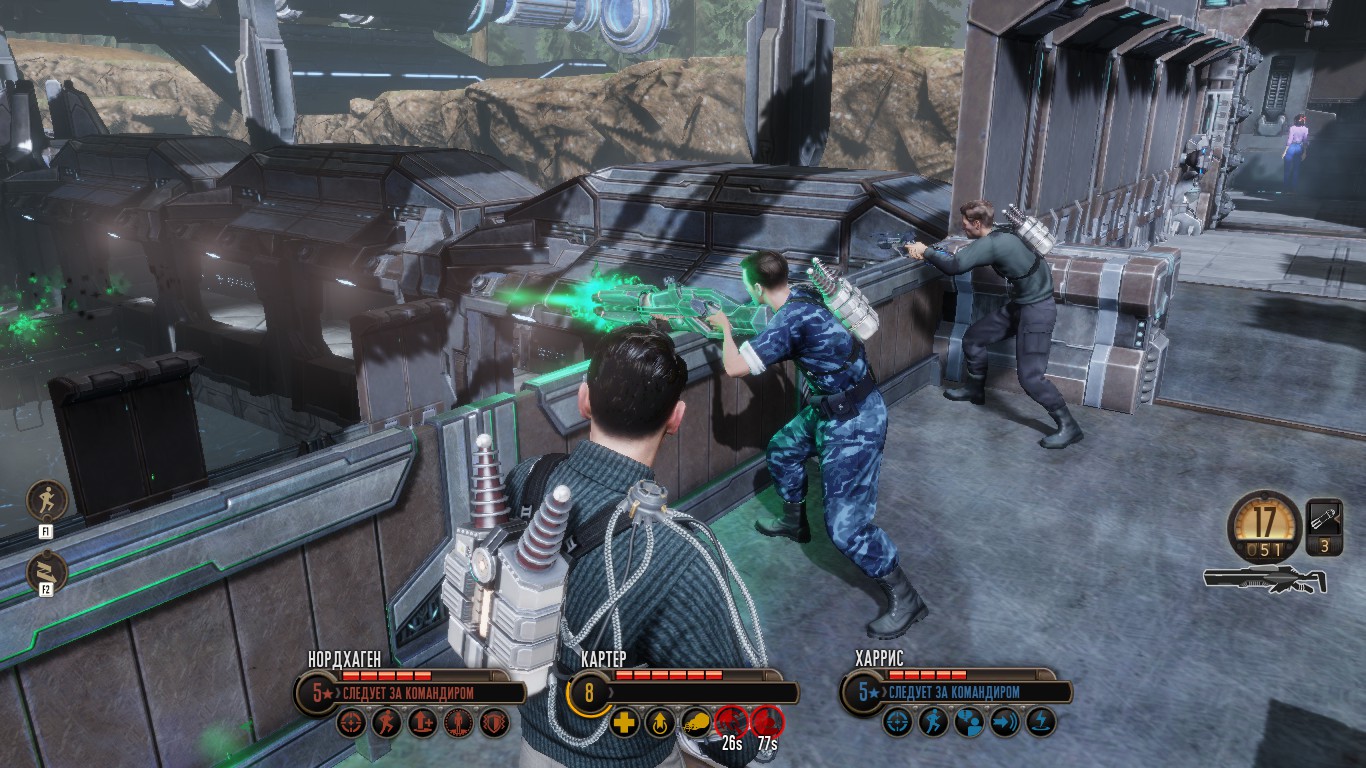Use Harris's blue running figure ability
The image size is (1366, 768).
click(x=933, y=722)
